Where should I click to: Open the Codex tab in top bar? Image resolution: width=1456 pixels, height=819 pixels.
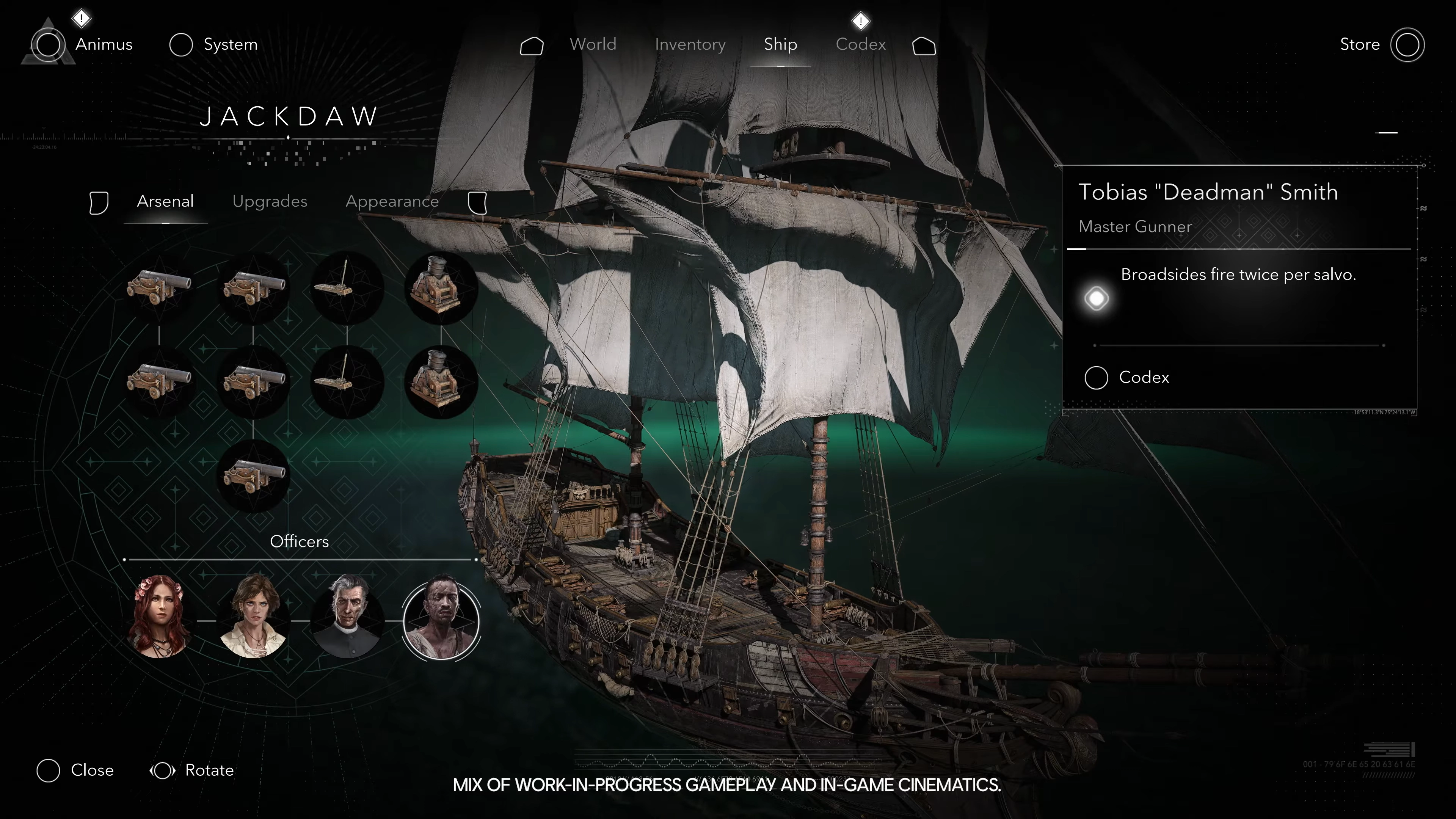(860, 44)
